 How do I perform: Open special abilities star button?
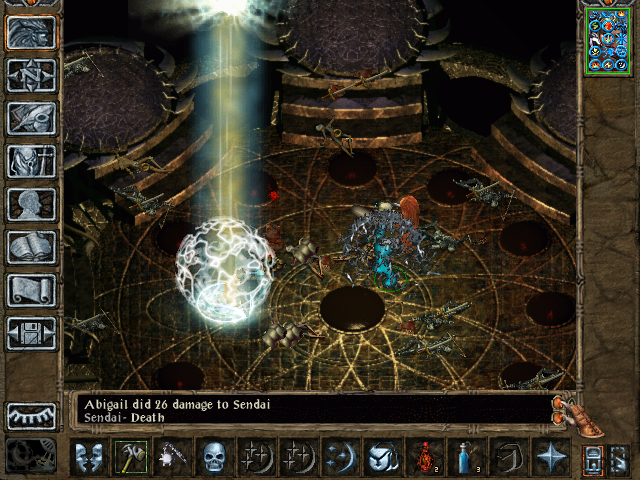pyautogui.click(x=550, y=458)
